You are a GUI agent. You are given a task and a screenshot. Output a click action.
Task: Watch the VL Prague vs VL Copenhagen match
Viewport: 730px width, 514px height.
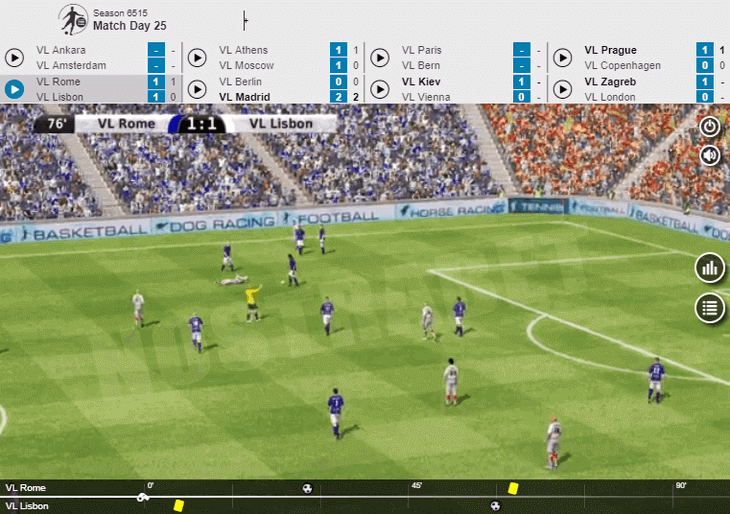pos(563,57)
